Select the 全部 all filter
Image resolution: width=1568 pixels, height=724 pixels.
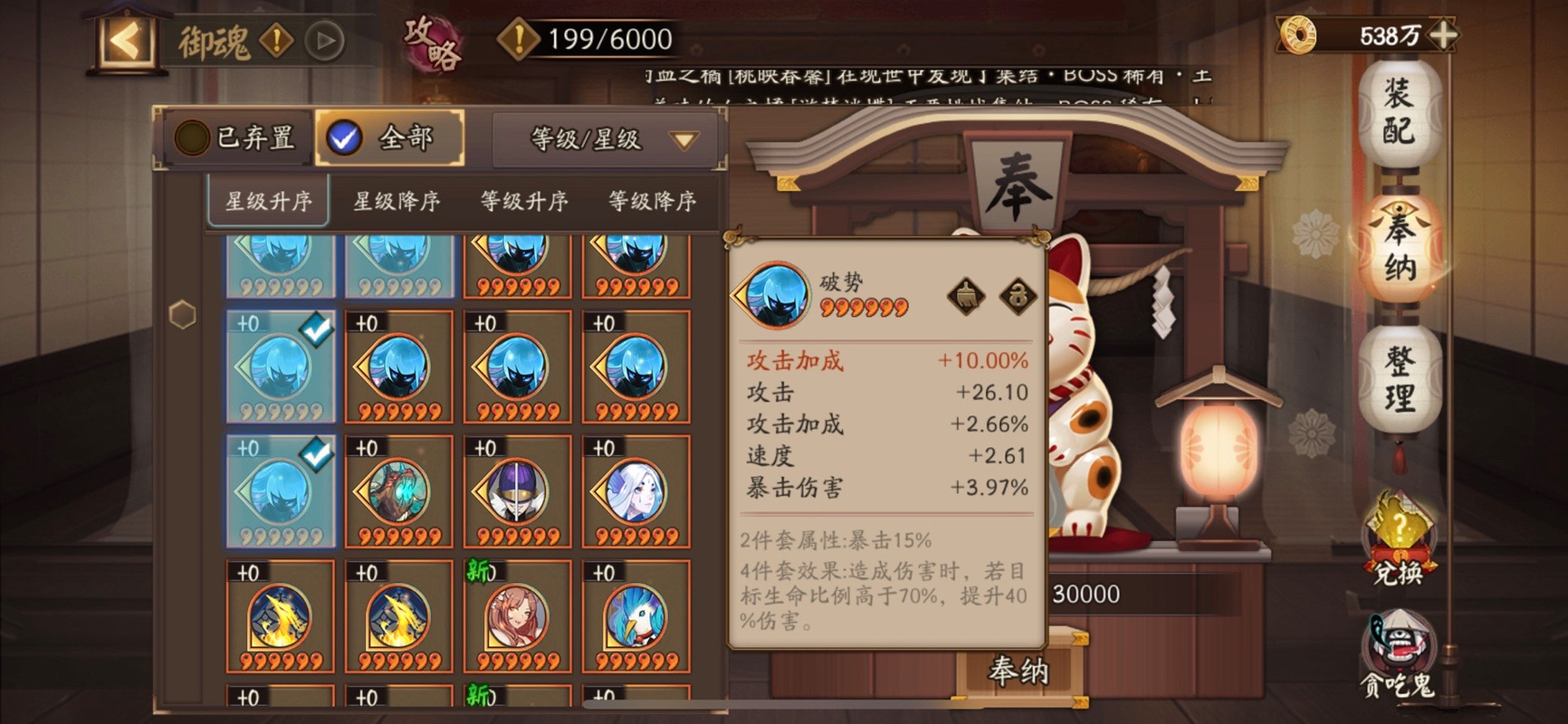click(389, 138)
